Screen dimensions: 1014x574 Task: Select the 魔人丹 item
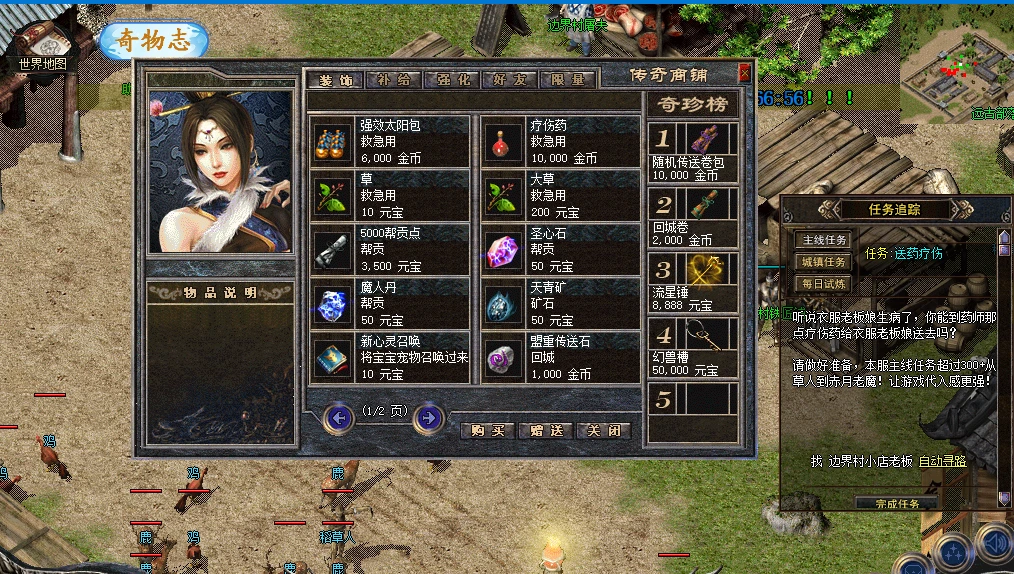click(389, 304)
